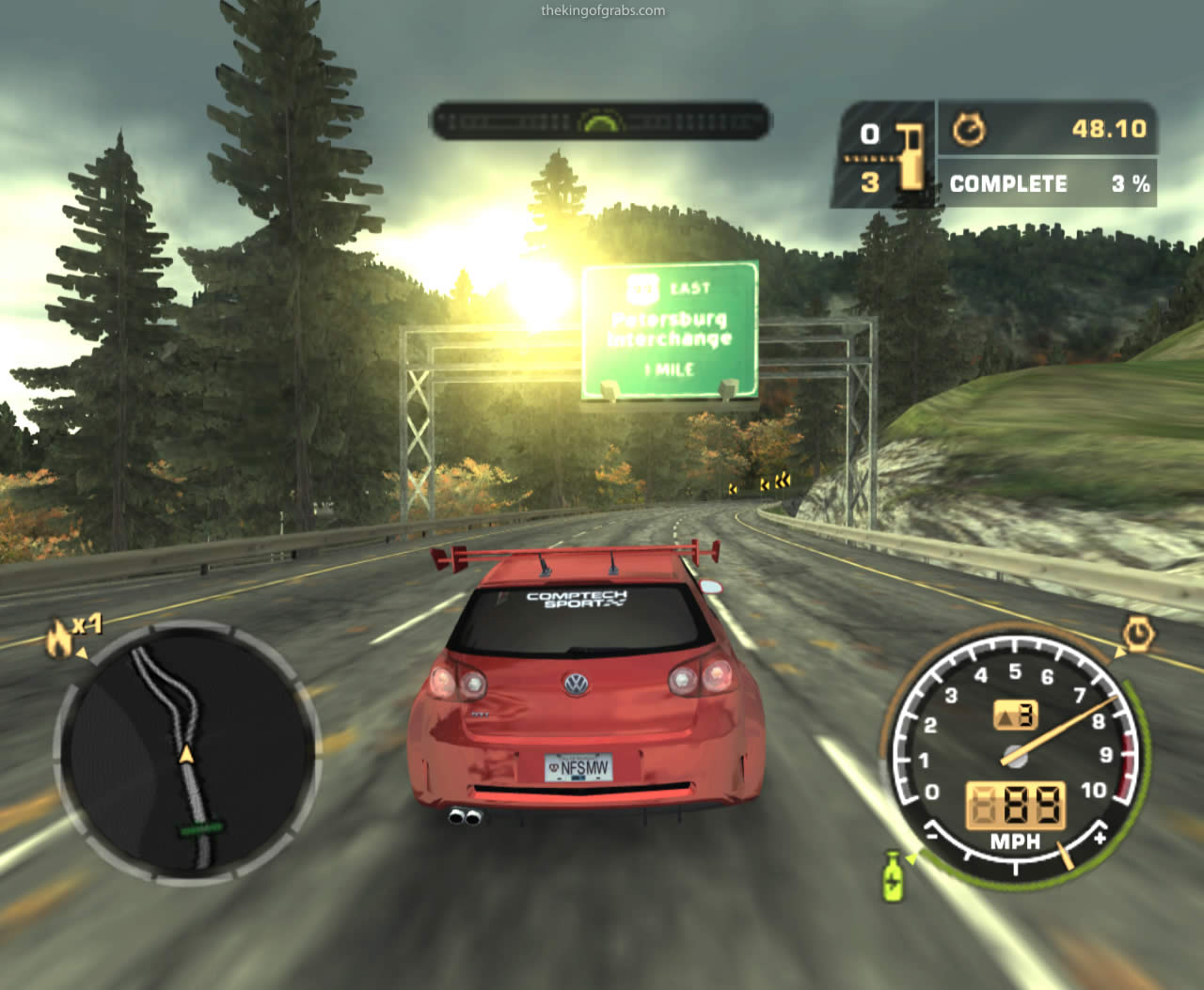This screenshot has height=990, width=1204.
Task: Click the stopwatch icon beside the 48.10 timer
Action: coord(969,130)
